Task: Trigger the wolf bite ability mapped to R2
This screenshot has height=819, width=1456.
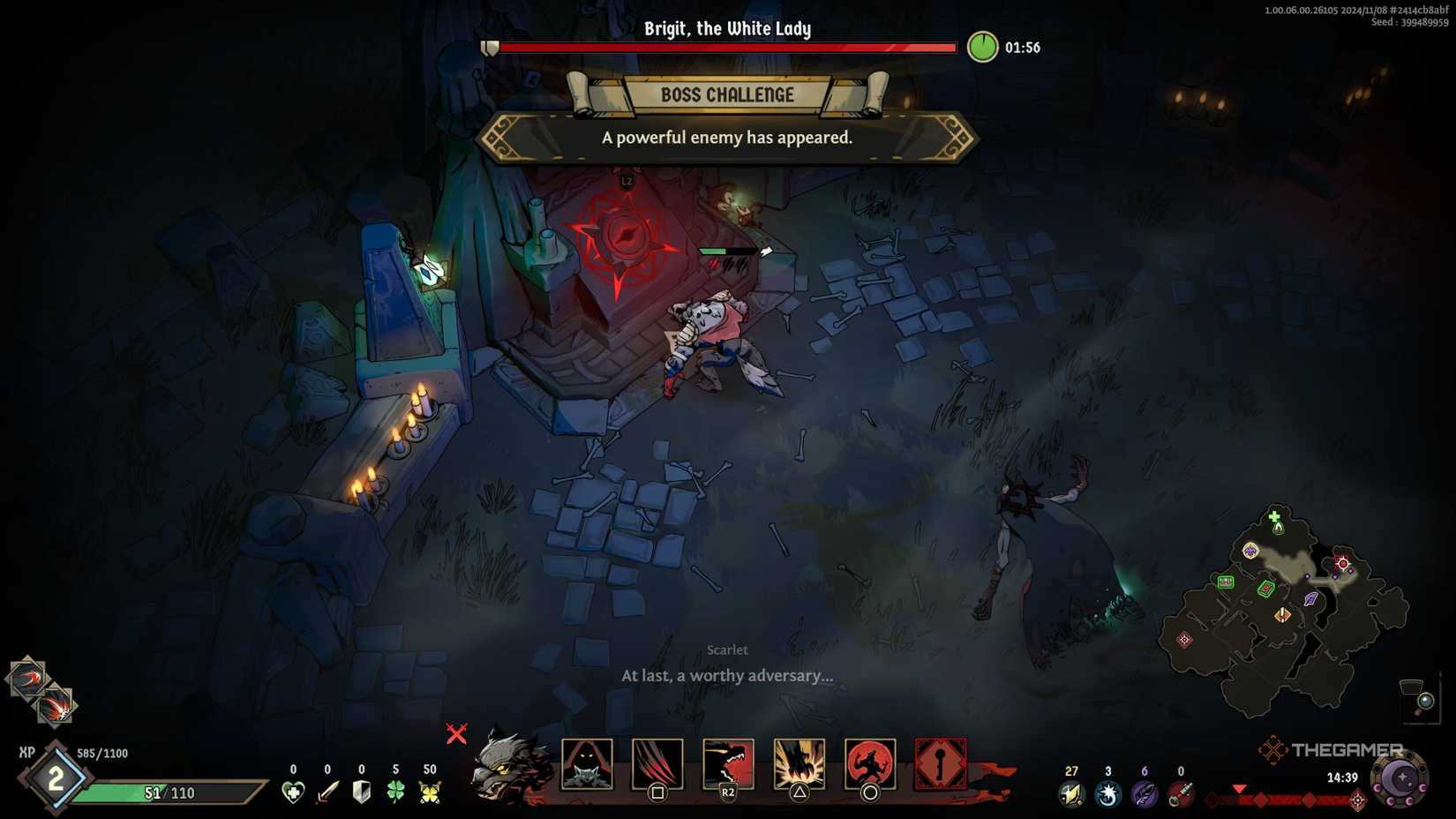Action: click(x=727, y=765)
